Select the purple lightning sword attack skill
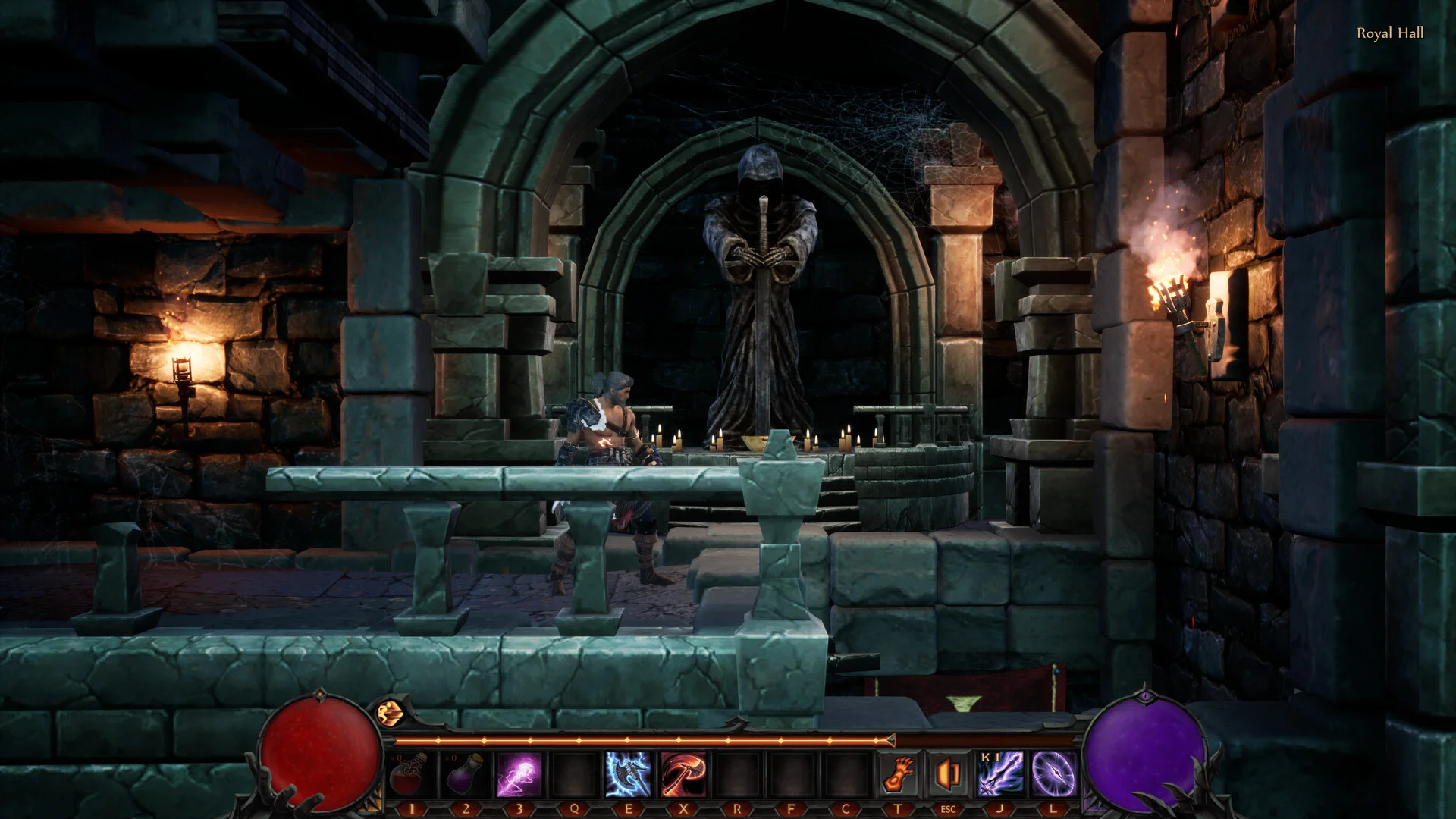This screenshot has width=1456, height=819. tap(1000, 774)
